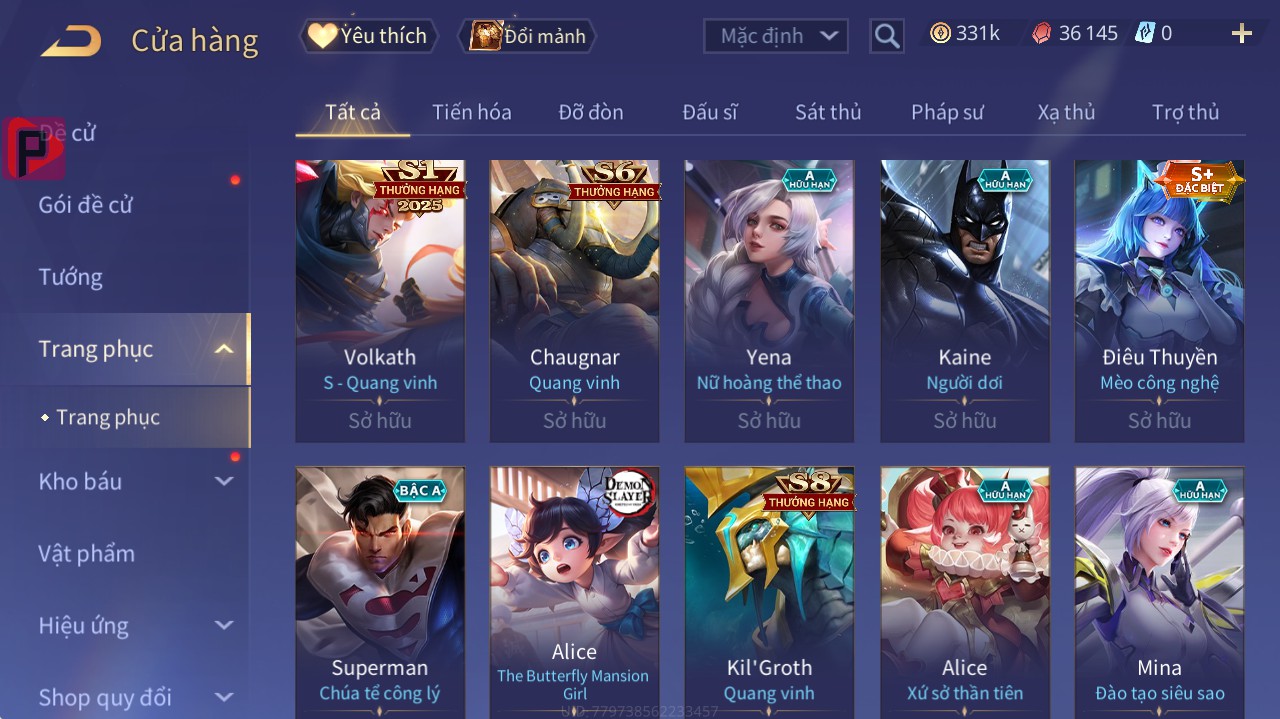This screenshot has width=1280, height=719.
Task: View Kaine's Người dơi skin card
Action: tap(965, 300)
